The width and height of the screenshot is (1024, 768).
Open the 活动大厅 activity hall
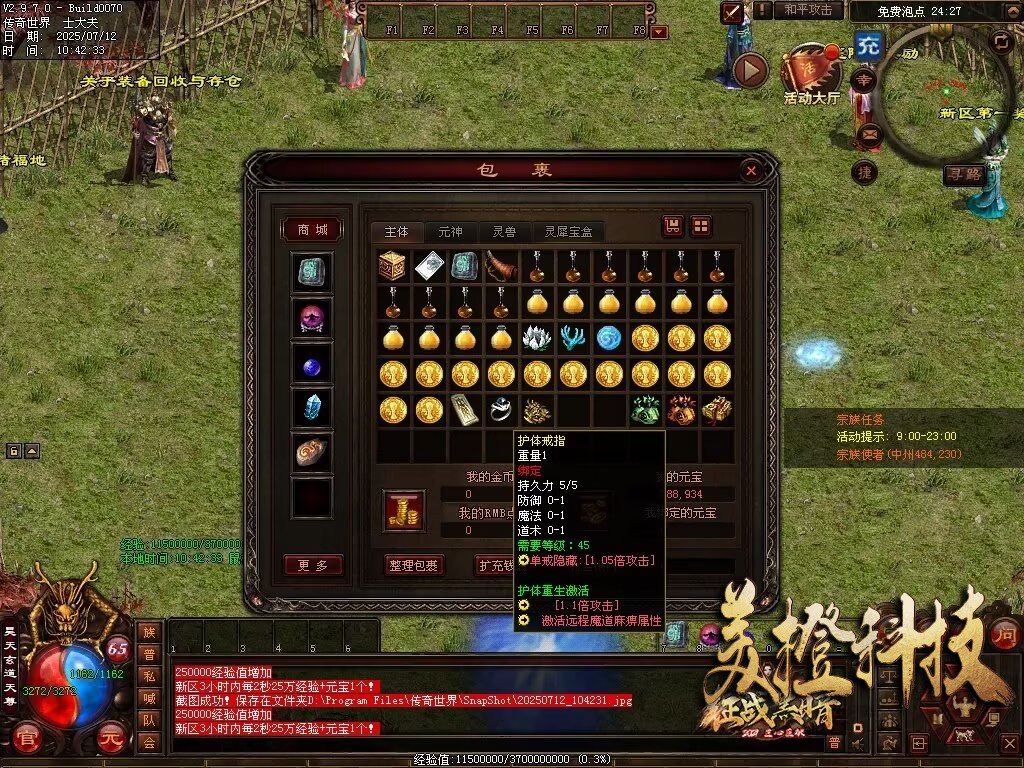click(811, 75)
